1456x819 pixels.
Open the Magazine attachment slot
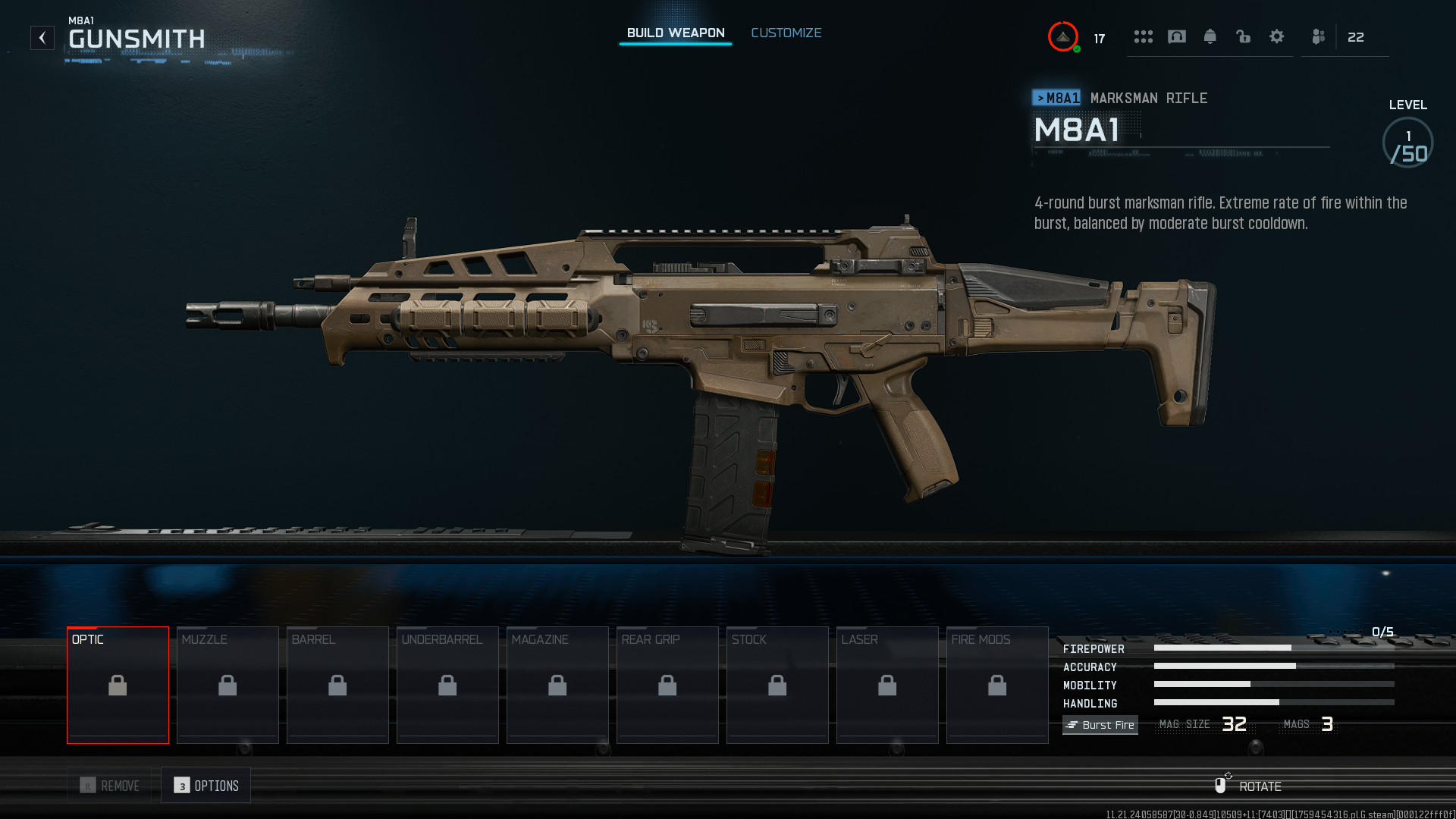[557, 685]
